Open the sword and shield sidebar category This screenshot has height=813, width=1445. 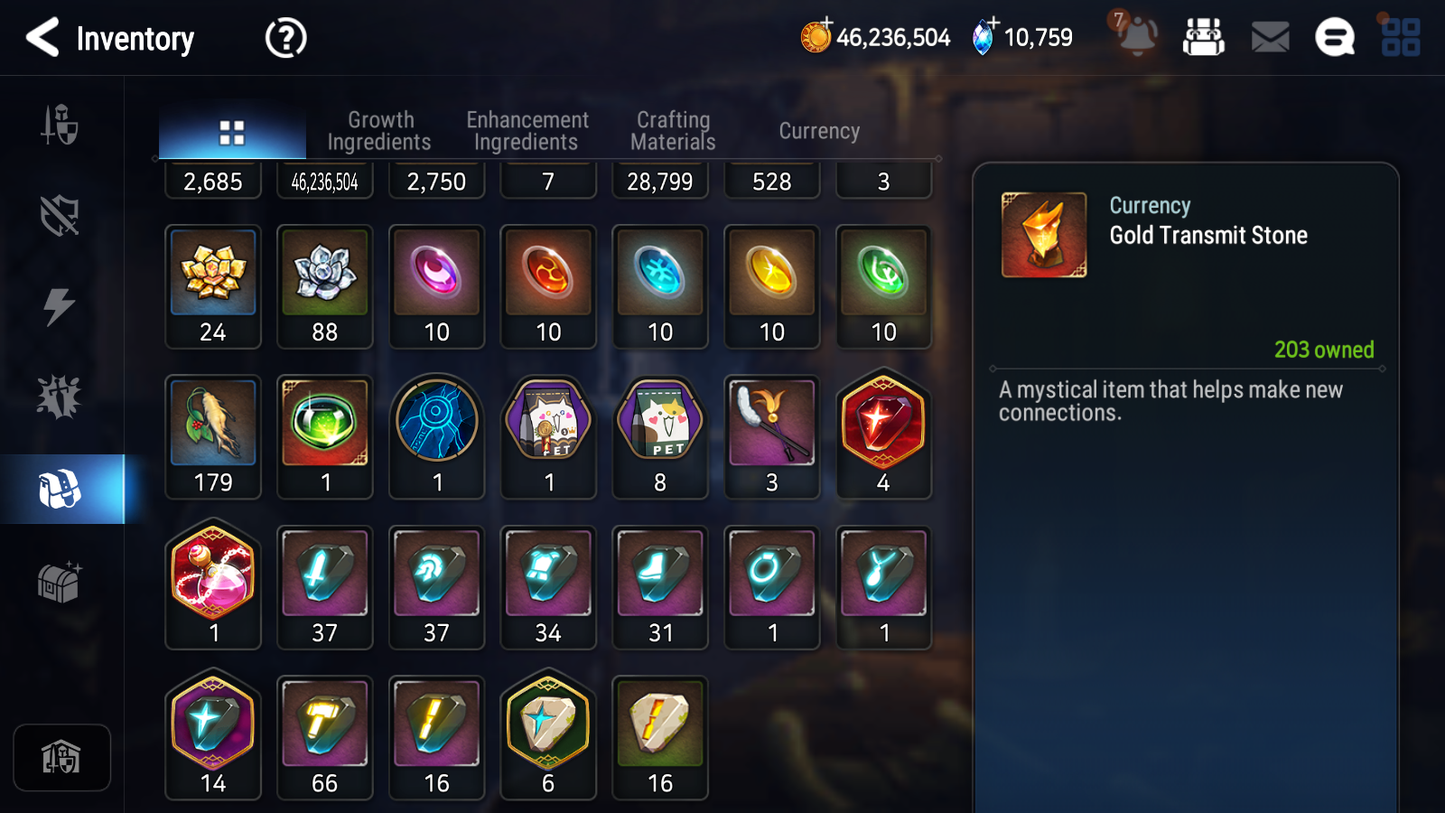60,126
